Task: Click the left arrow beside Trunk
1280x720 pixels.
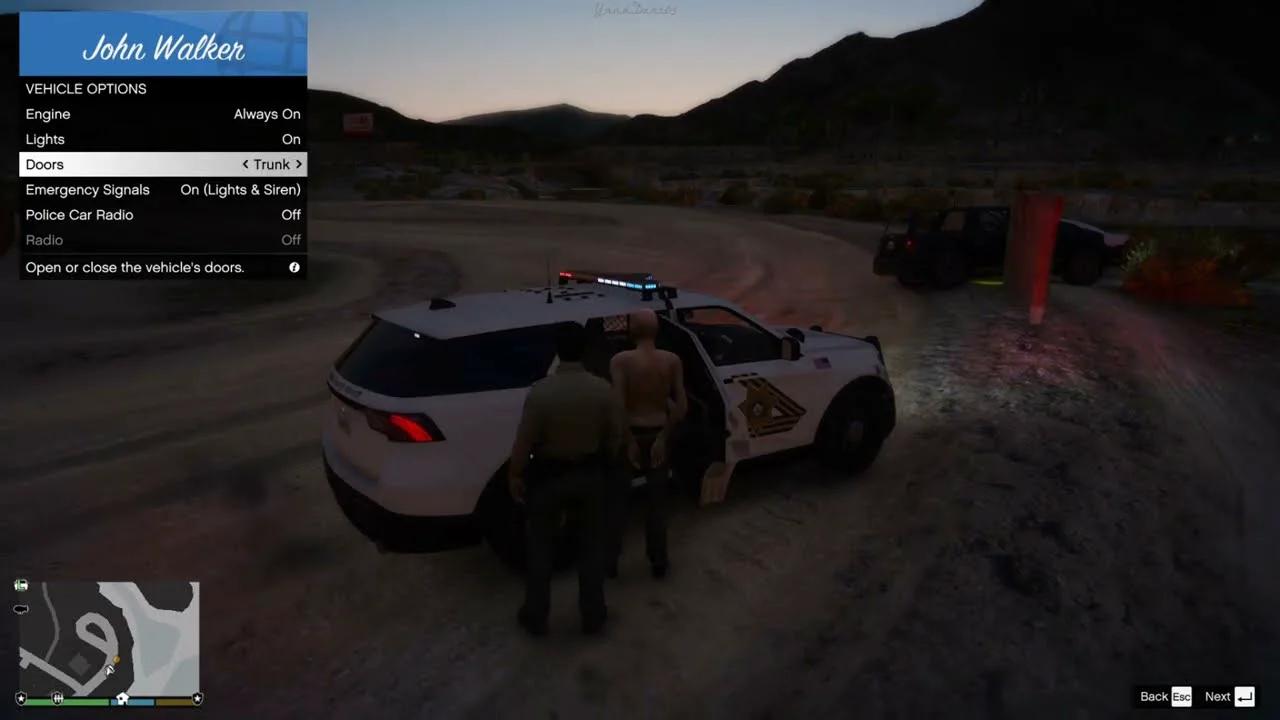Action: coord(246,164)
